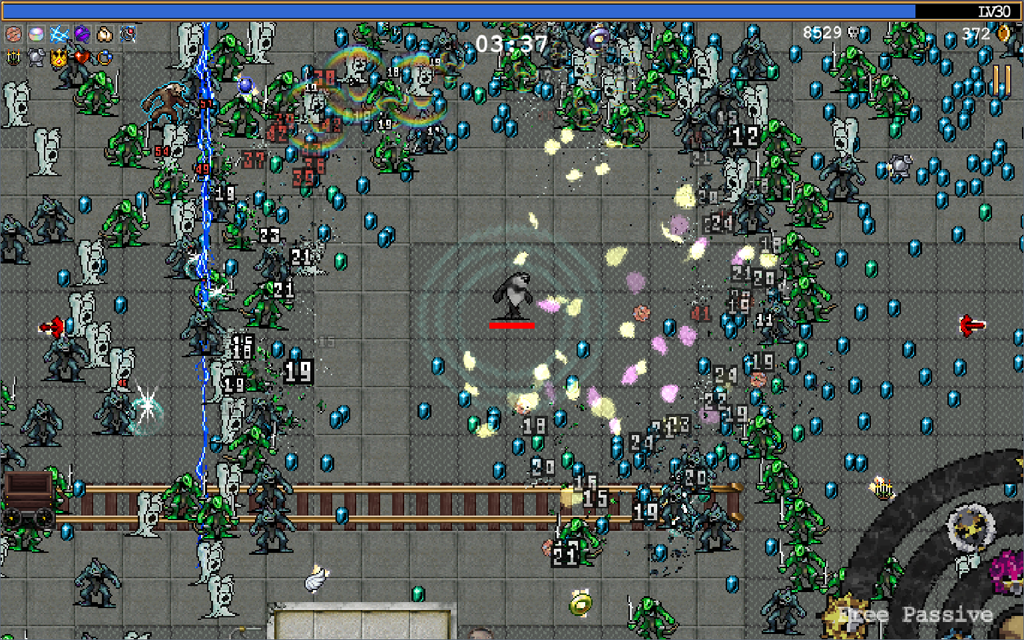Choose the golden Crown passive icon

(x=59, y=57)
